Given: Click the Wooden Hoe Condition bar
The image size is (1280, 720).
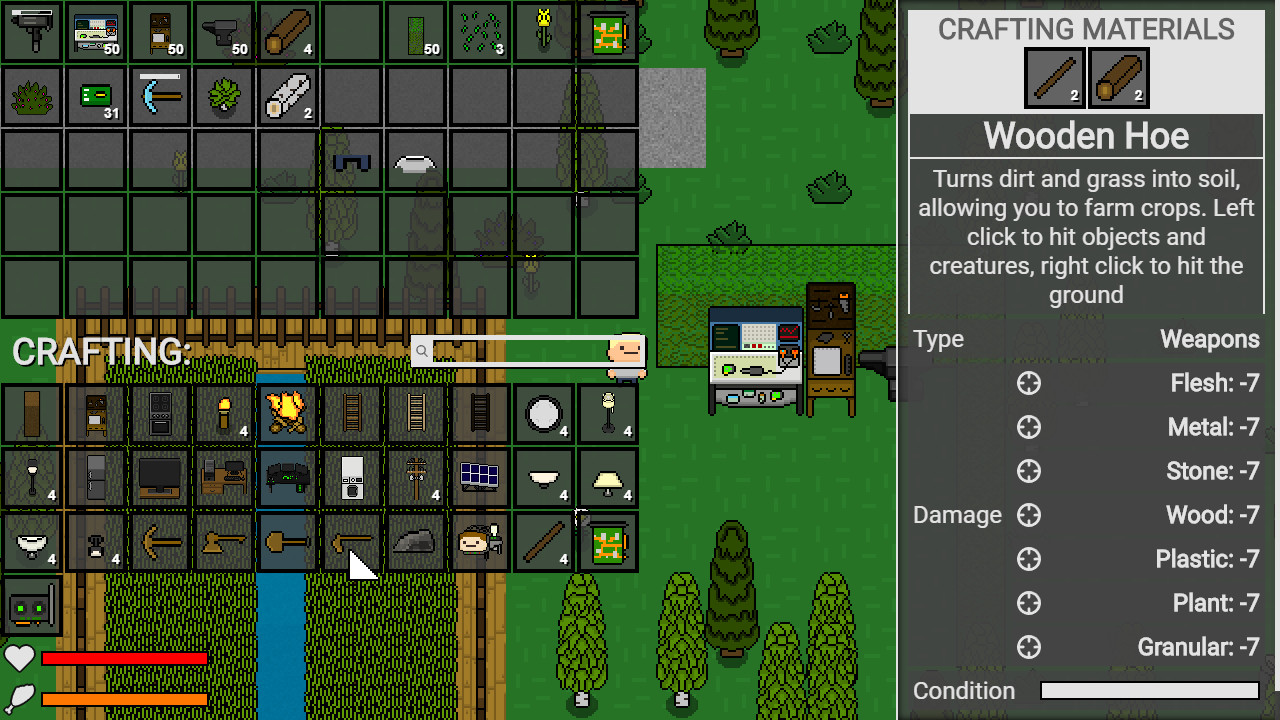Looking at the screenshot, I should 1148,690.
